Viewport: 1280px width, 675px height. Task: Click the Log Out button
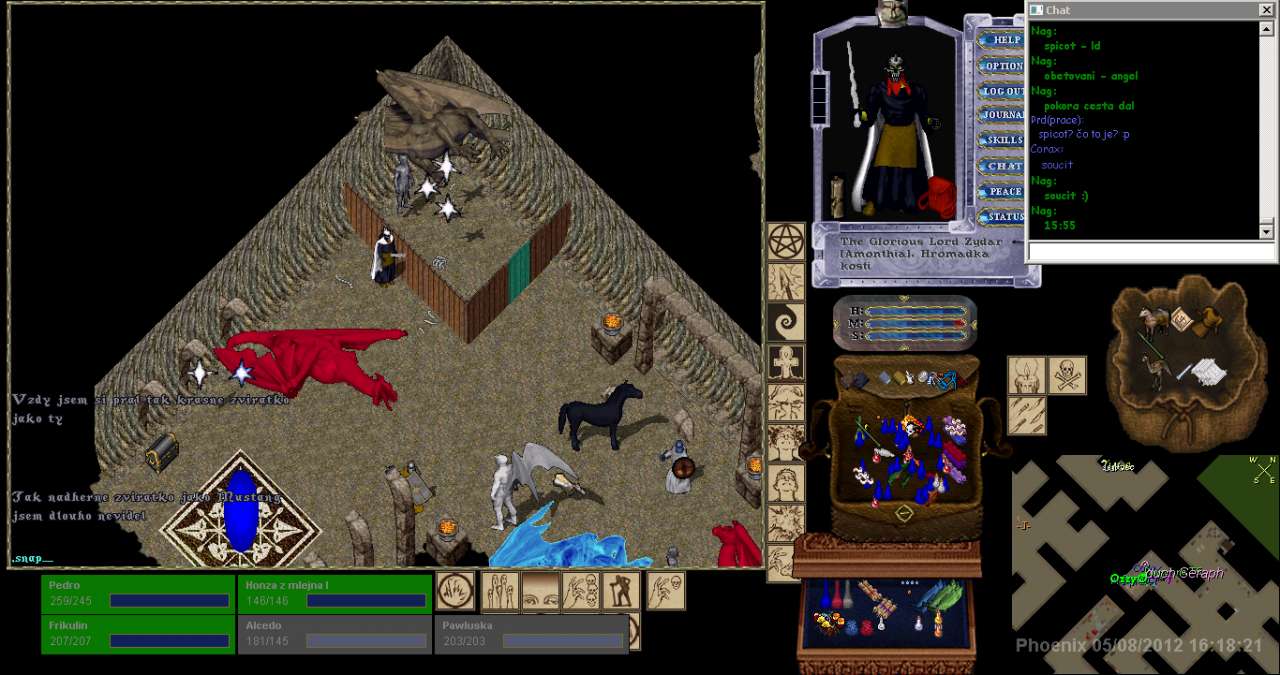tap(1003, 91)
